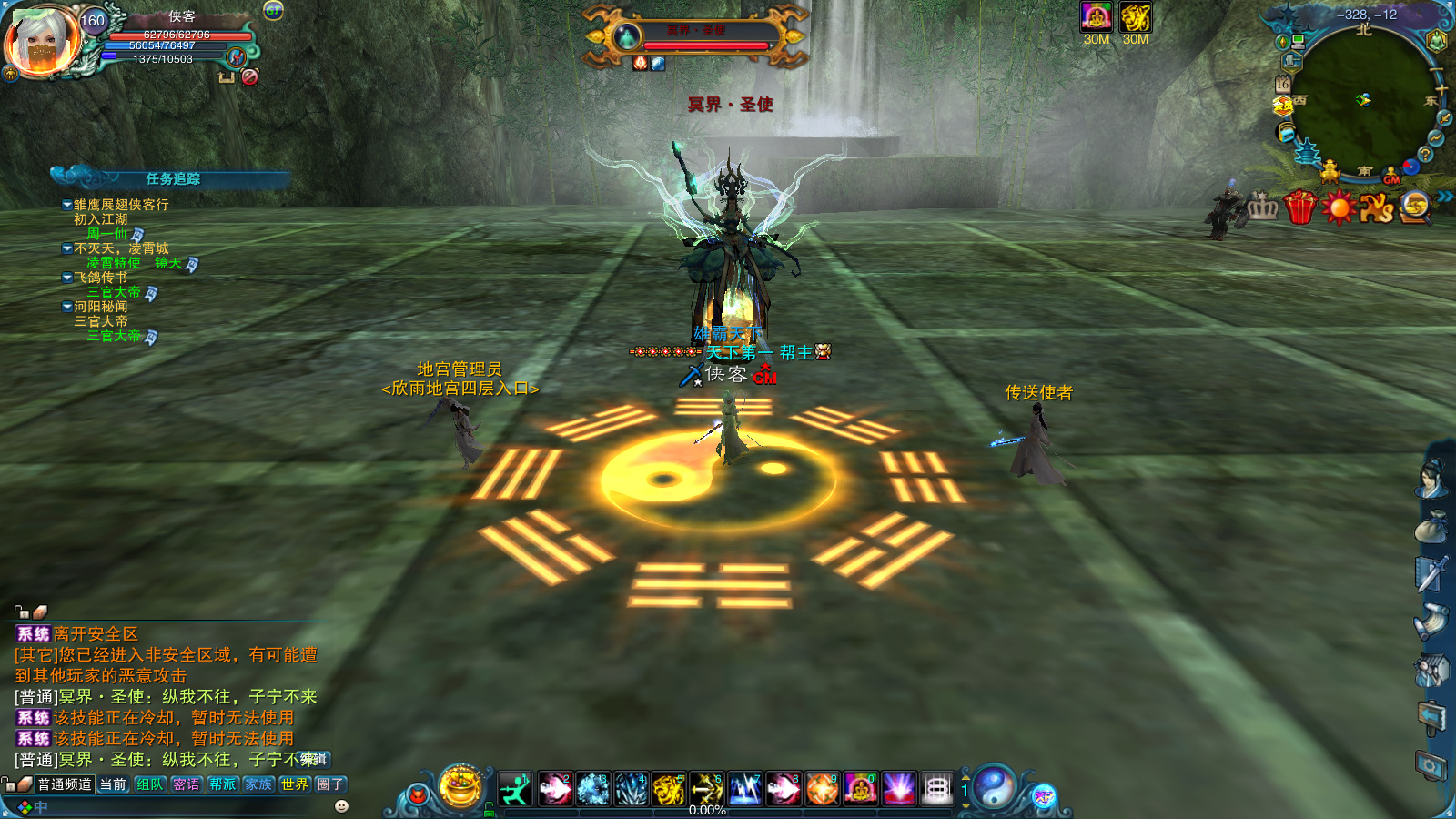The width and height of the screenshot is (1456, 819).
Task: Select the green running swordsman skill
Action: [515, 789]
